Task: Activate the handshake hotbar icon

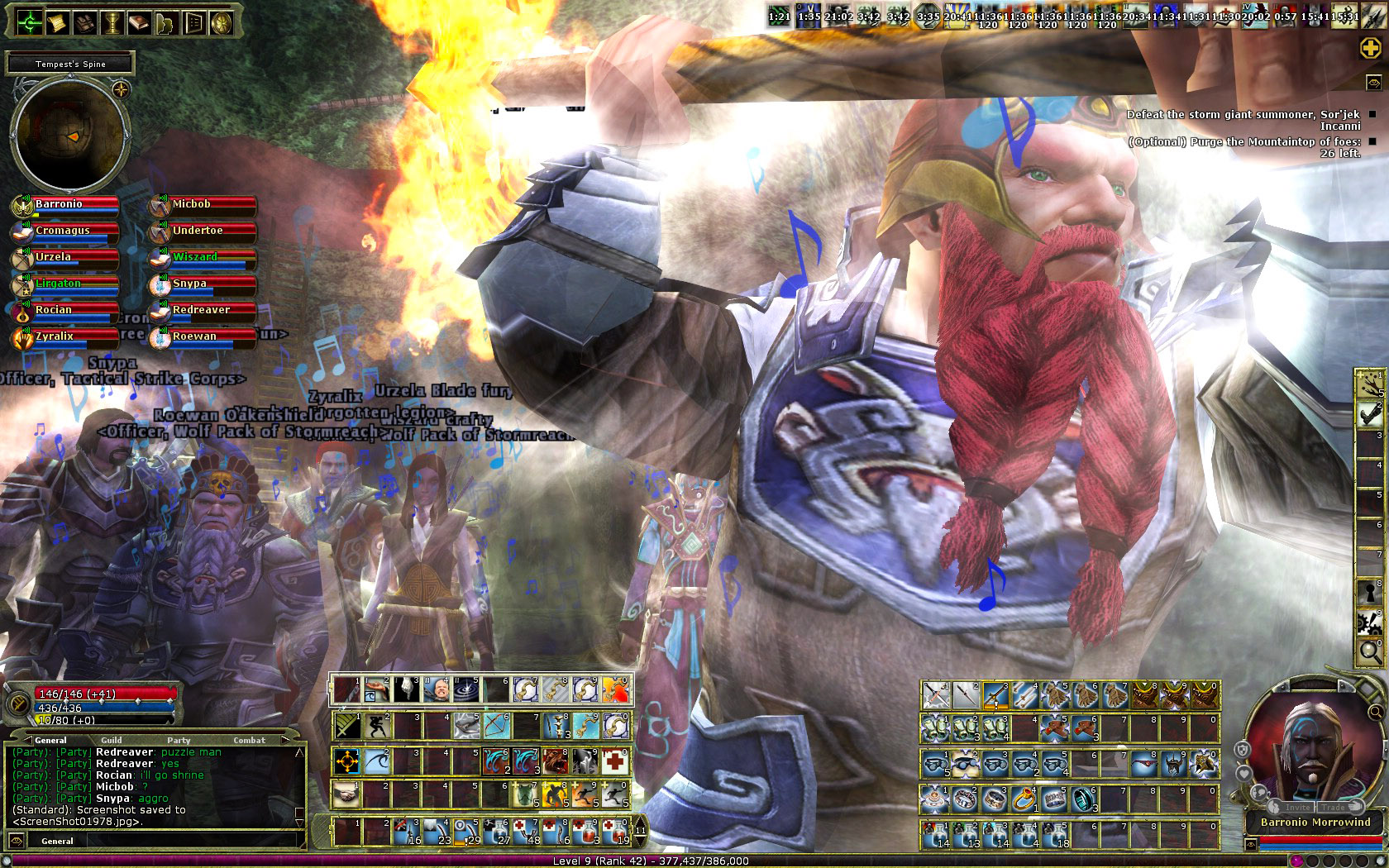Action: (x=346, y=795)
